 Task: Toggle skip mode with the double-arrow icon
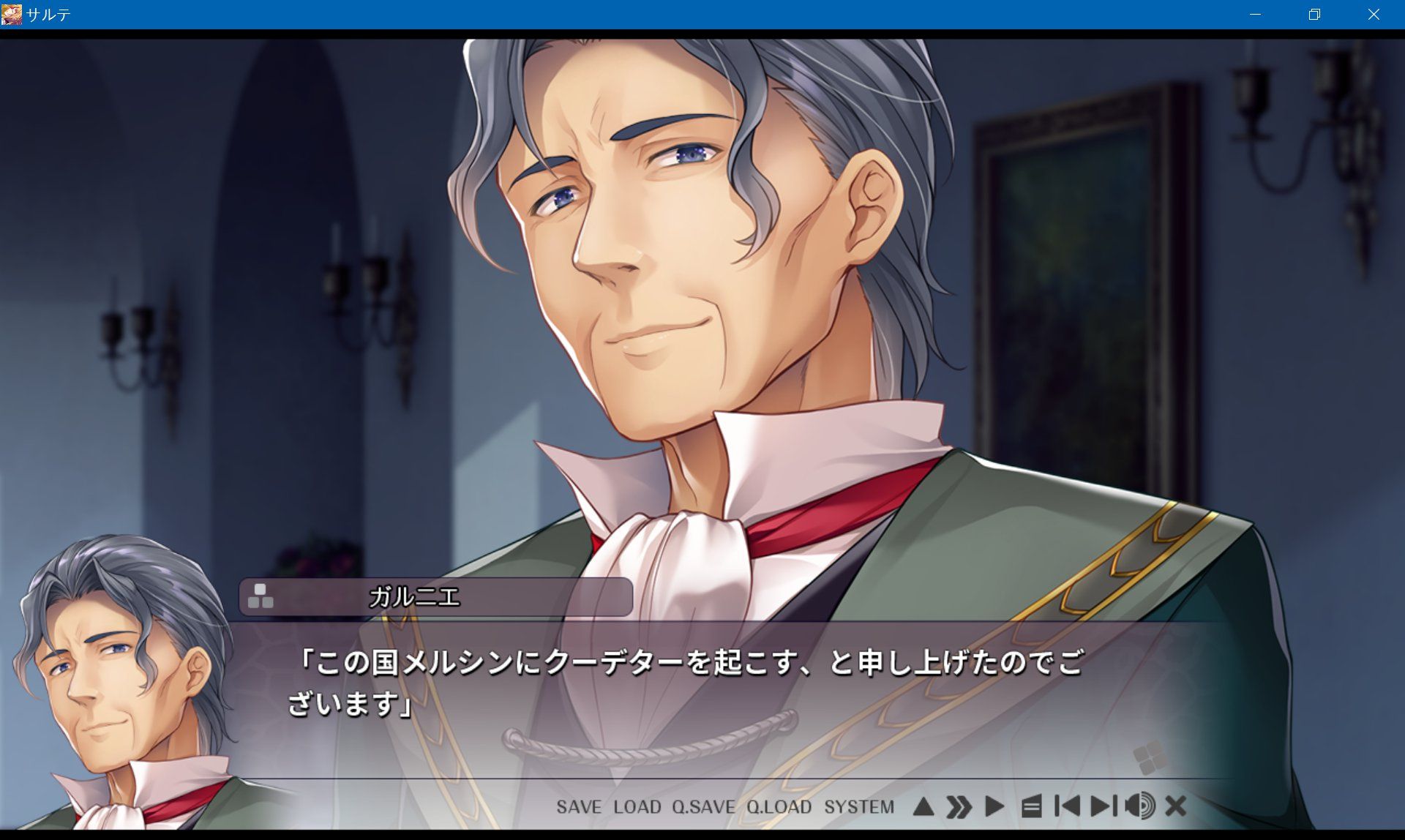click(x=958, y=807)
